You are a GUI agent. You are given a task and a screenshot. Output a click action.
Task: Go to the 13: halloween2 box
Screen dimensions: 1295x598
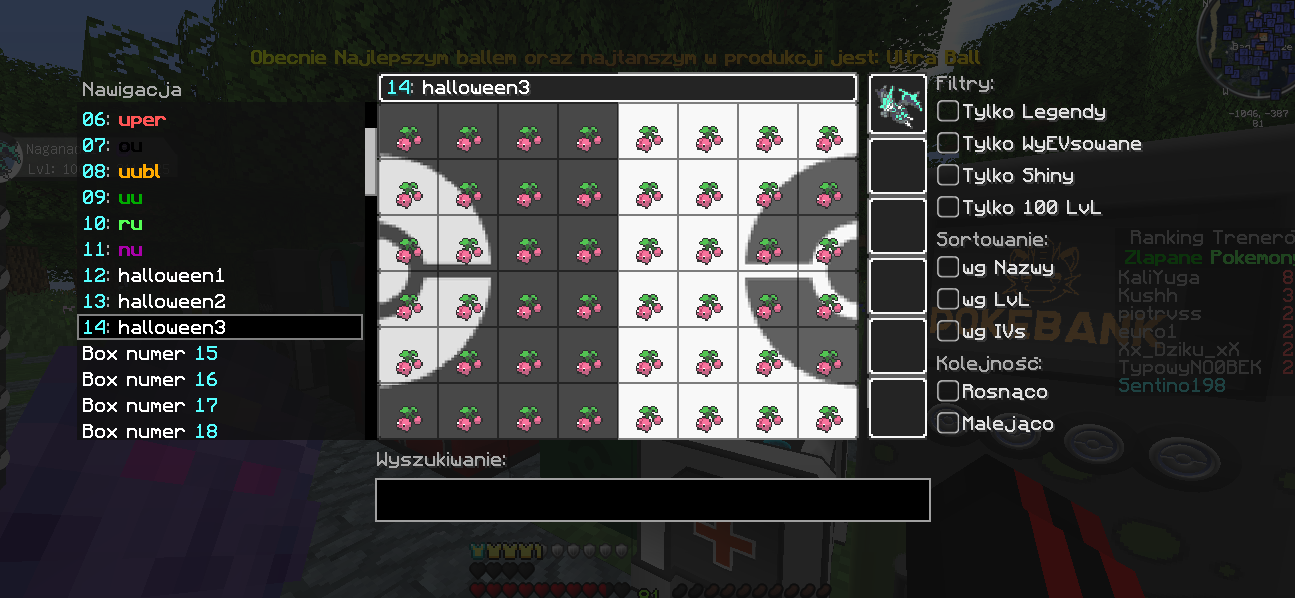[153, 302]
